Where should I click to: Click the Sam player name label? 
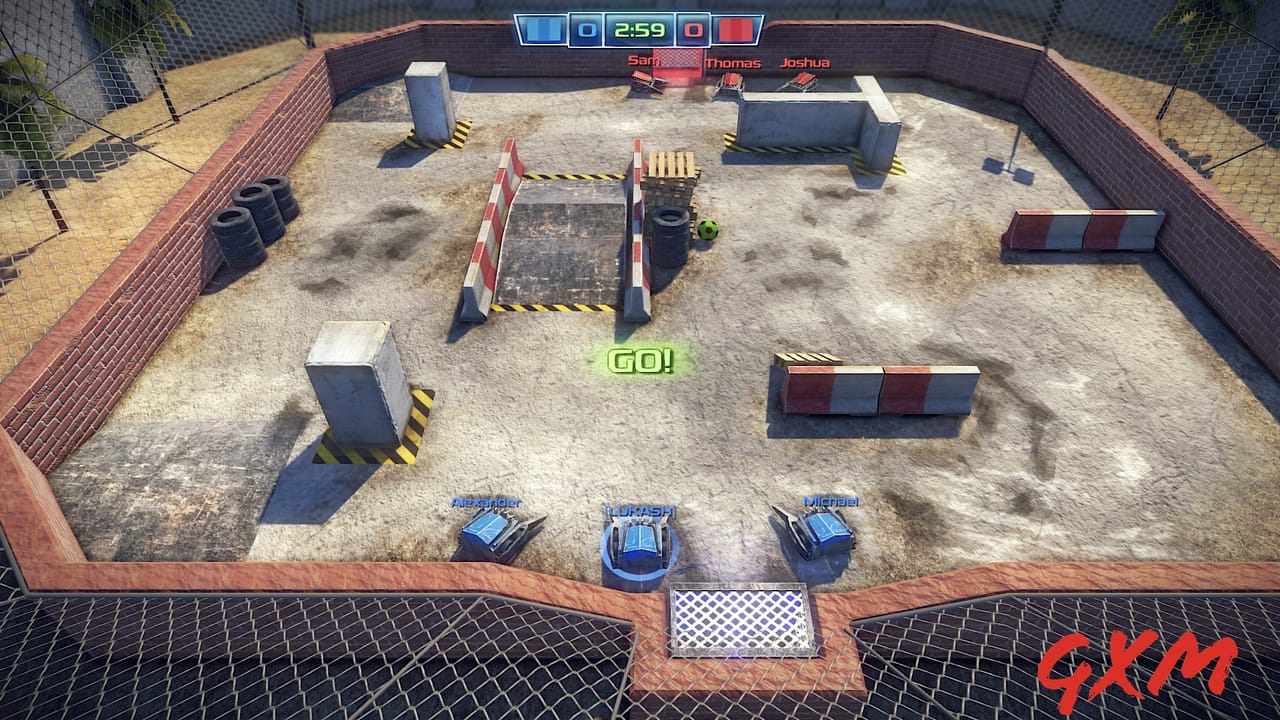pyautogui.click(x=644, y=62)
